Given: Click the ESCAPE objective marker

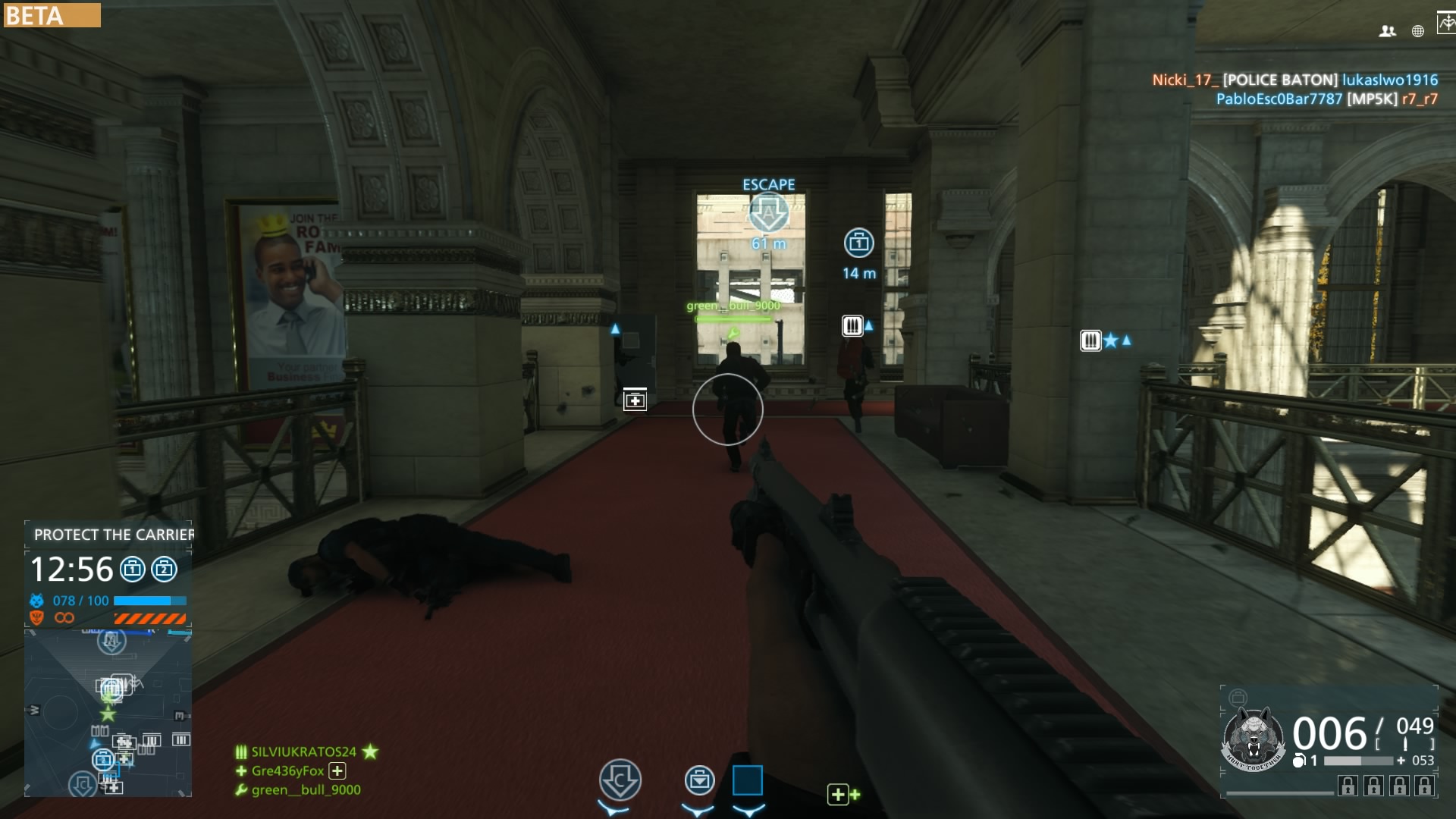Looking at the screenshot, I should point(769,212).
